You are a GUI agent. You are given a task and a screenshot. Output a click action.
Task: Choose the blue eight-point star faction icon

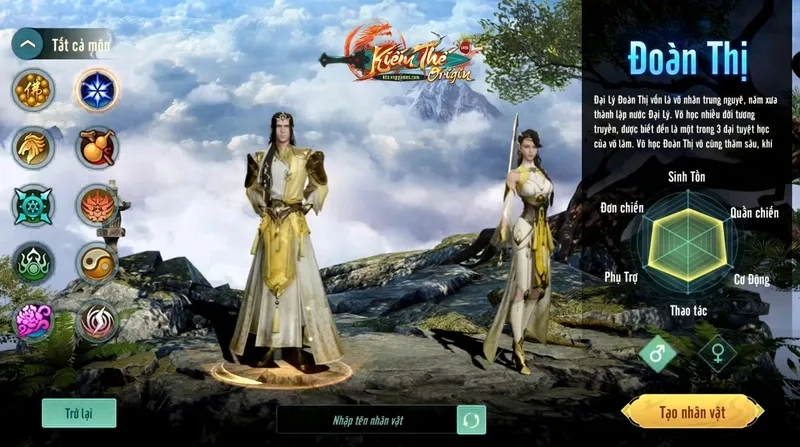coord(97,90)
